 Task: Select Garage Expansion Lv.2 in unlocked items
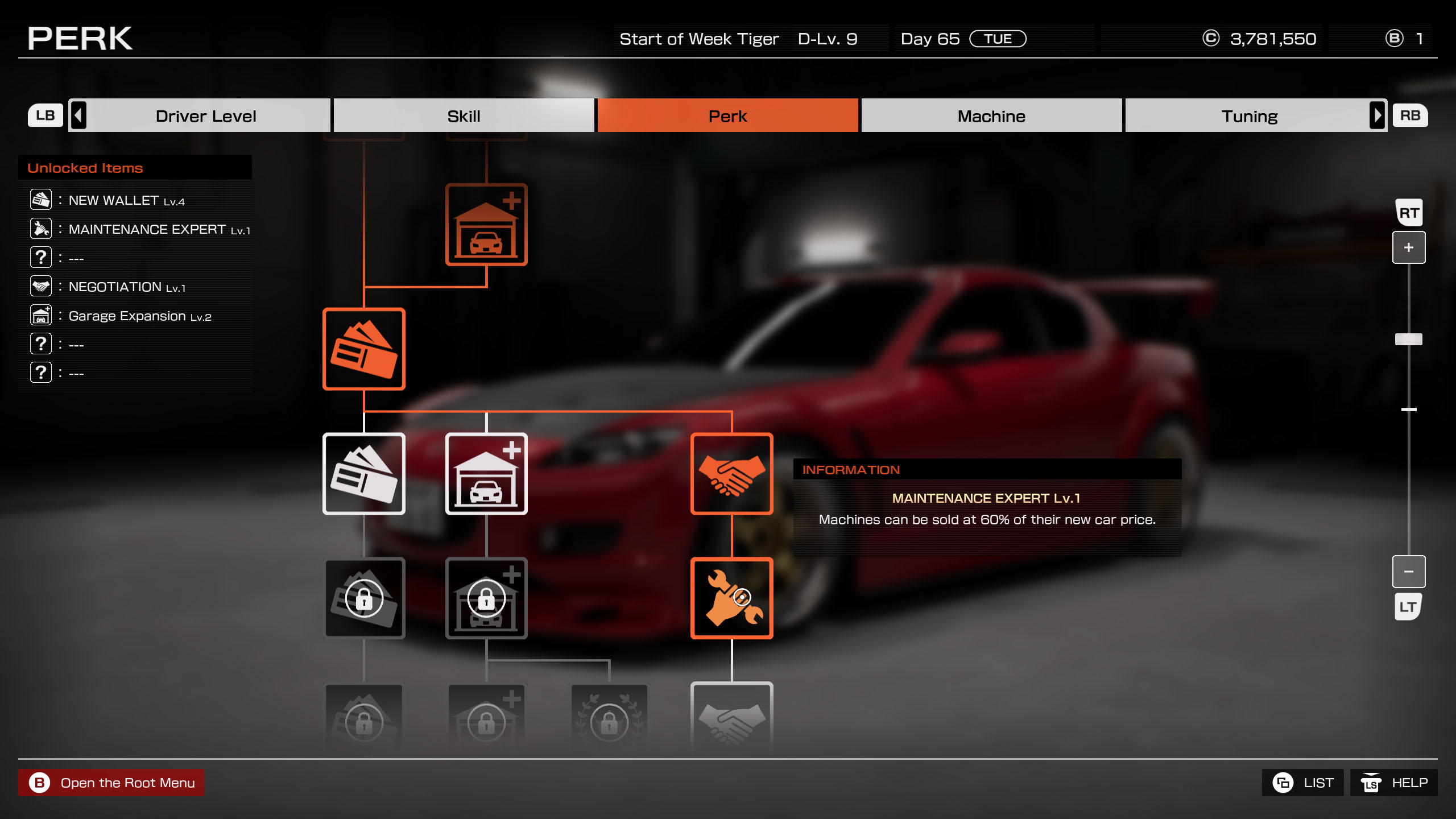(139, 316)
